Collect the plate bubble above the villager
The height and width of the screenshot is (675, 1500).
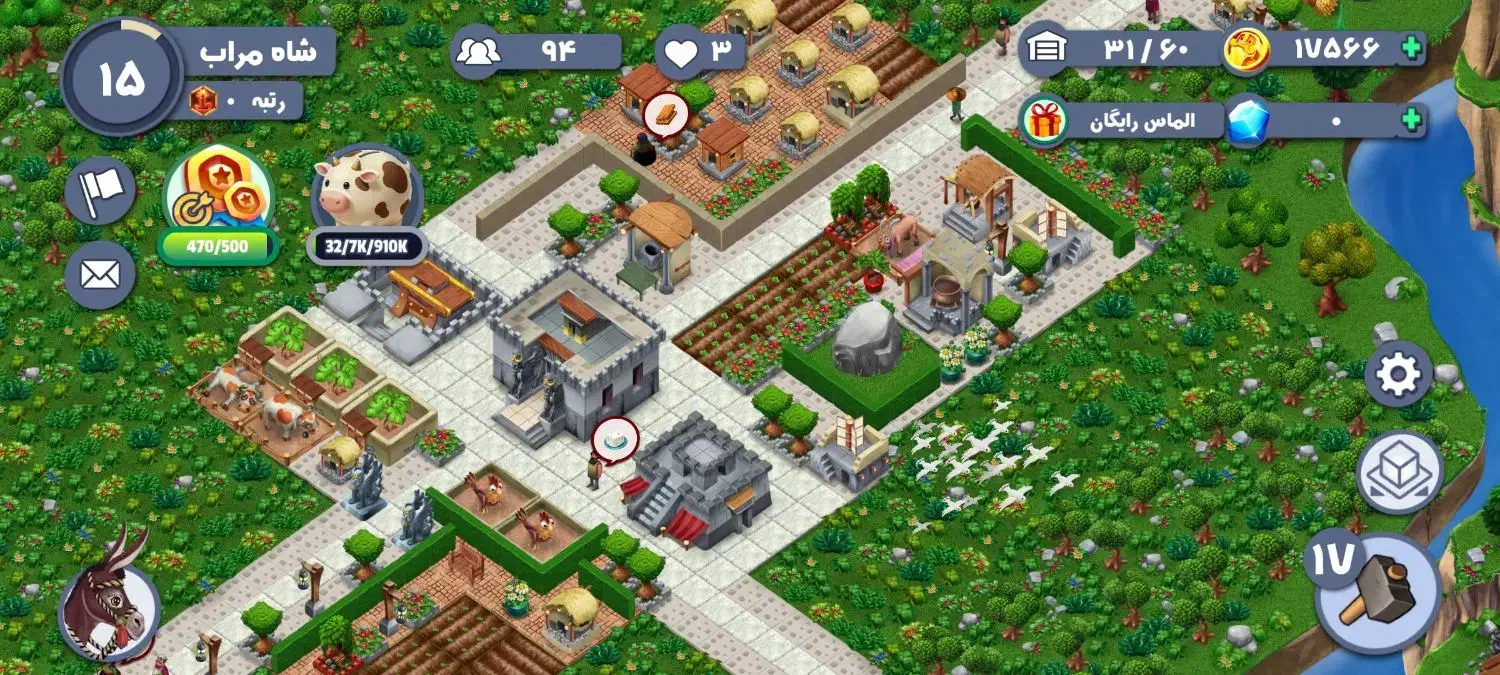tap(615, 438)
